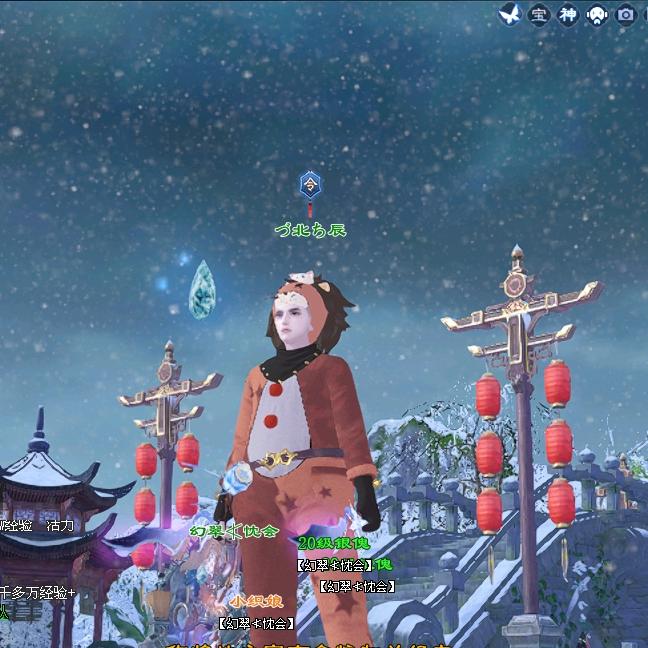The width and height of the screenshot is (648, 648).
Task: Click the white butterfly icon
Action: coord(511,14)
